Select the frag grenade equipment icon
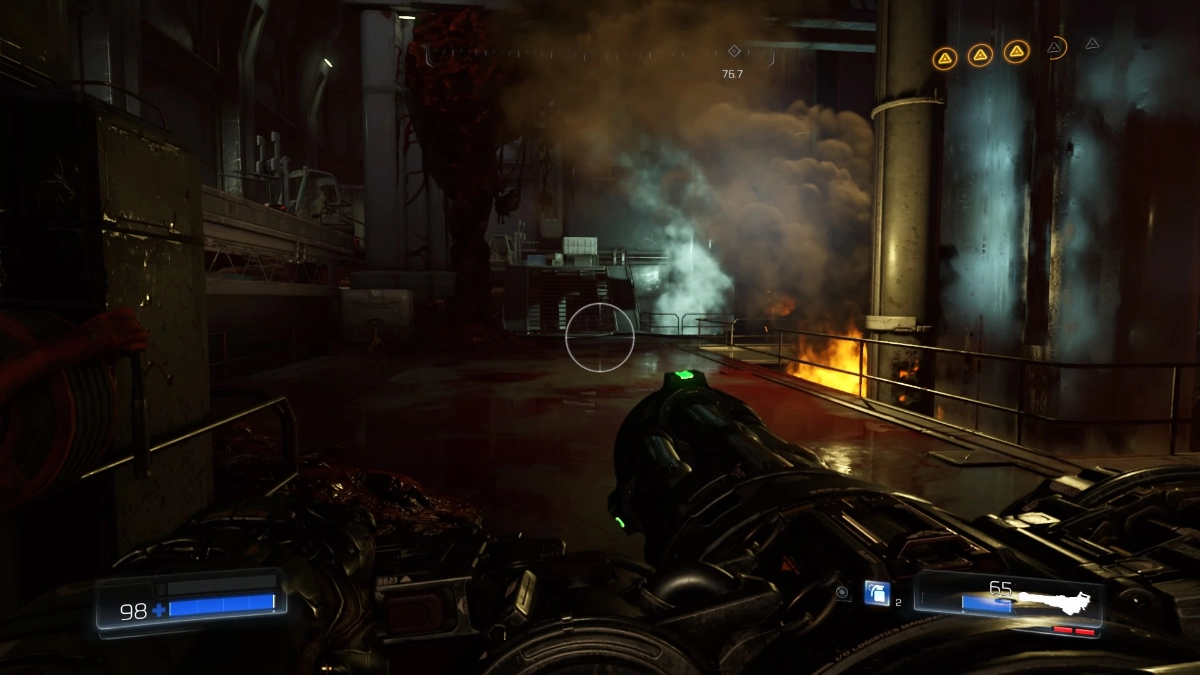The height and width of the screenshot is (675, 1200). 876,593
